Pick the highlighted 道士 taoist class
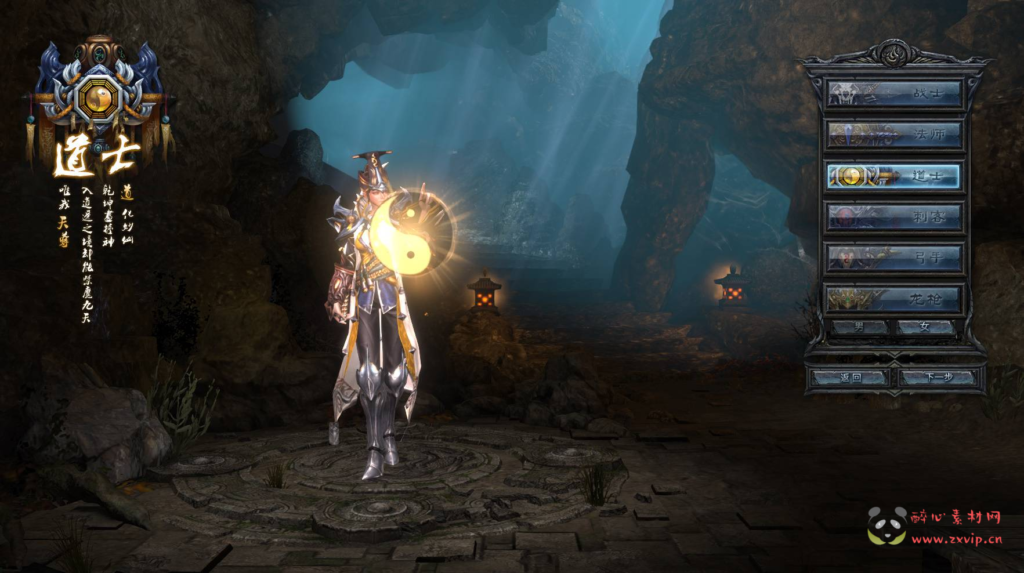 tap(894, 176)
